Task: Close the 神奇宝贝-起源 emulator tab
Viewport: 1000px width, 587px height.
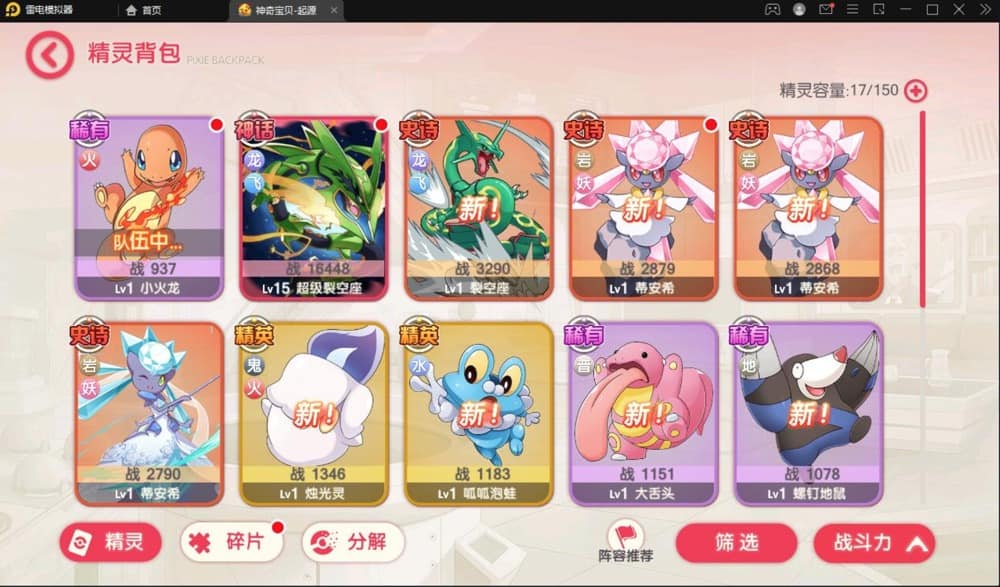Action: (x=333, y=10)
